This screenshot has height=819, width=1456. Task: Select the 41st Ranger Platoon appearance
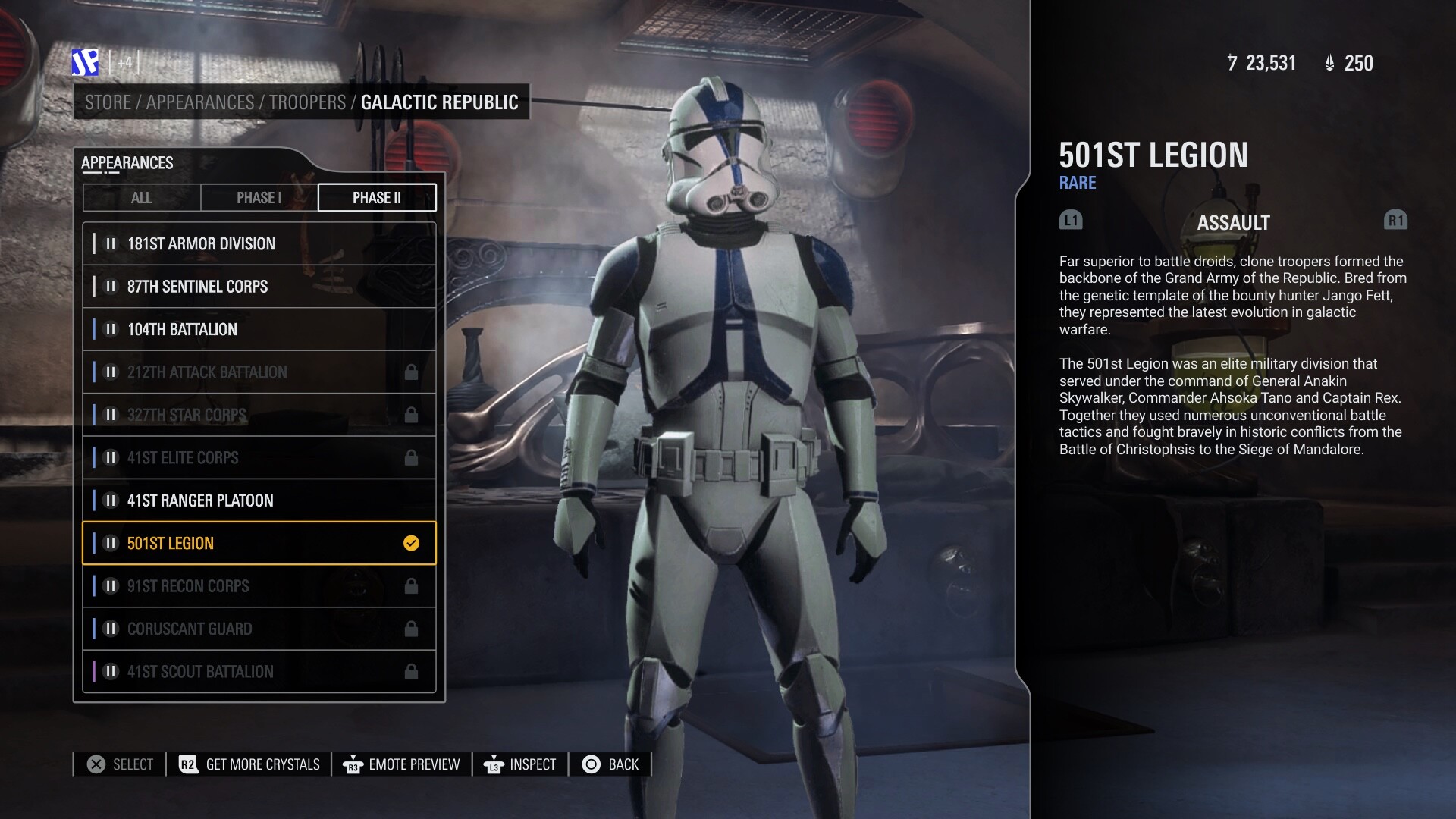259,500
